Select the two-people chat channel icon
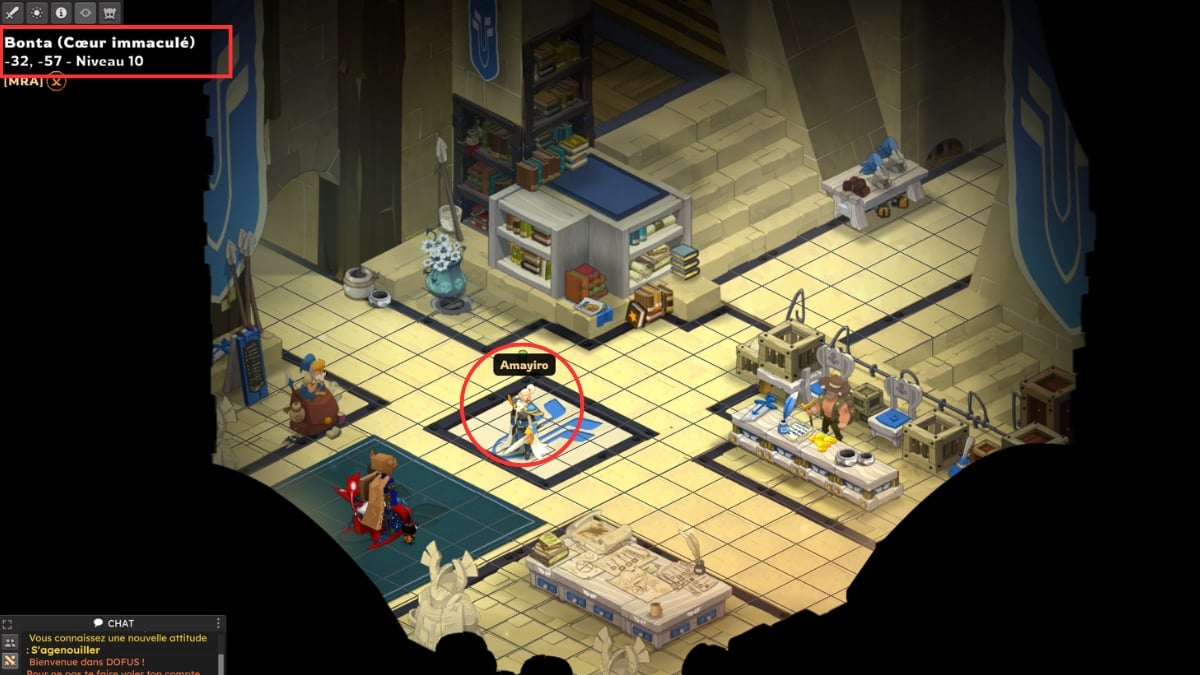1200x675 pixels. click(10, 642)
